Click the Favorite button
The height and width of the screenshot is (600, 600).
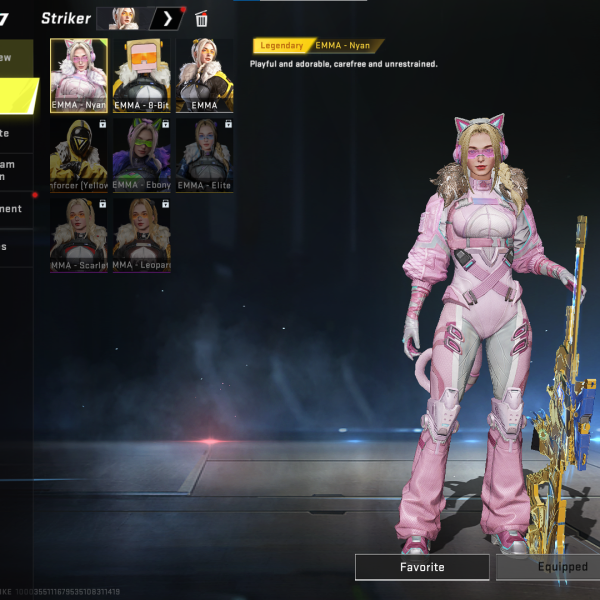tap(422, 567)
